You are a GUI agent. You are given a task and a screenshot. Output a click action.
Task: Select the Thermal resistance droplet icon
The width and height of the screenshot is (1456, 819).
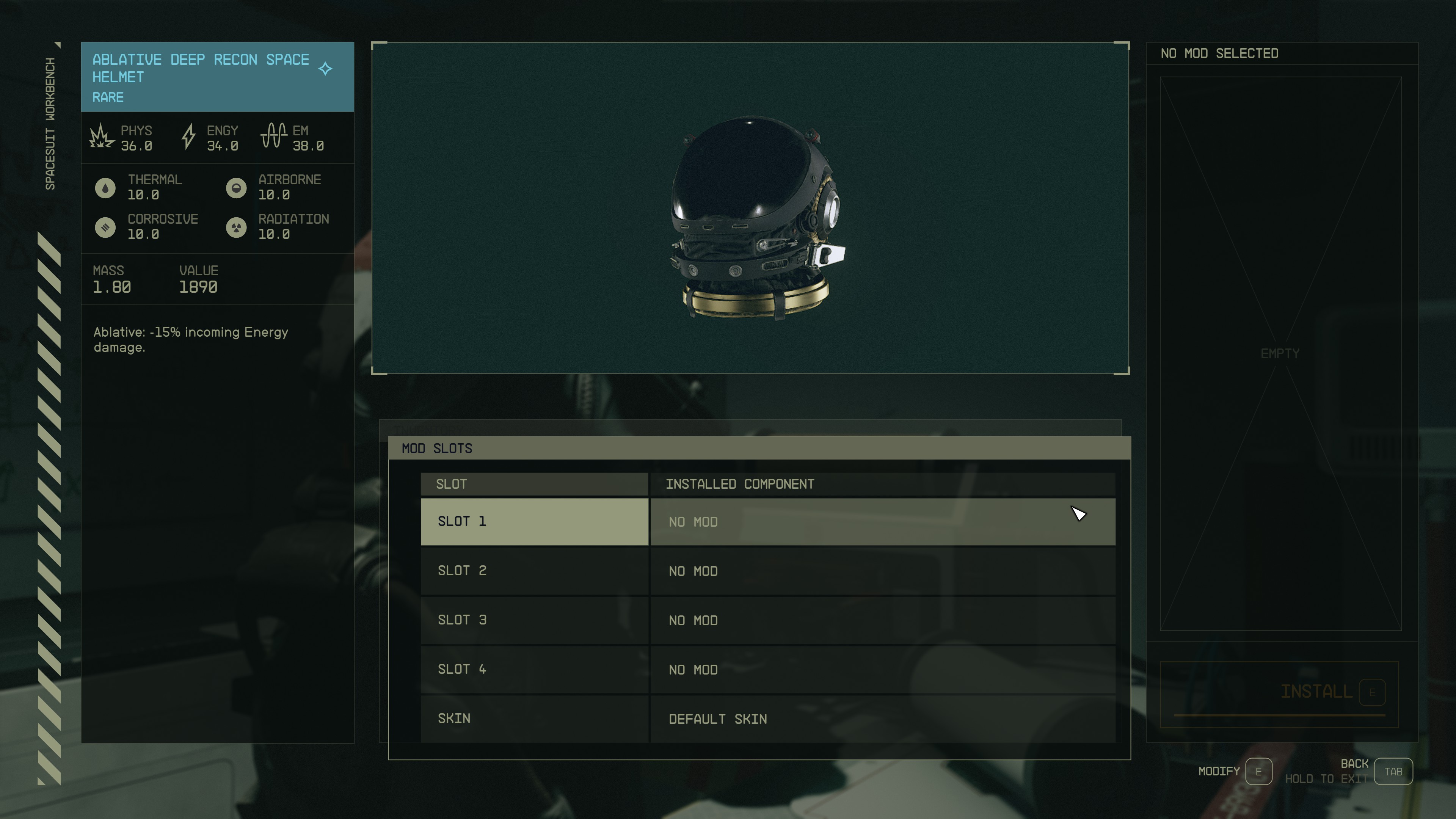tap(106, 188)
